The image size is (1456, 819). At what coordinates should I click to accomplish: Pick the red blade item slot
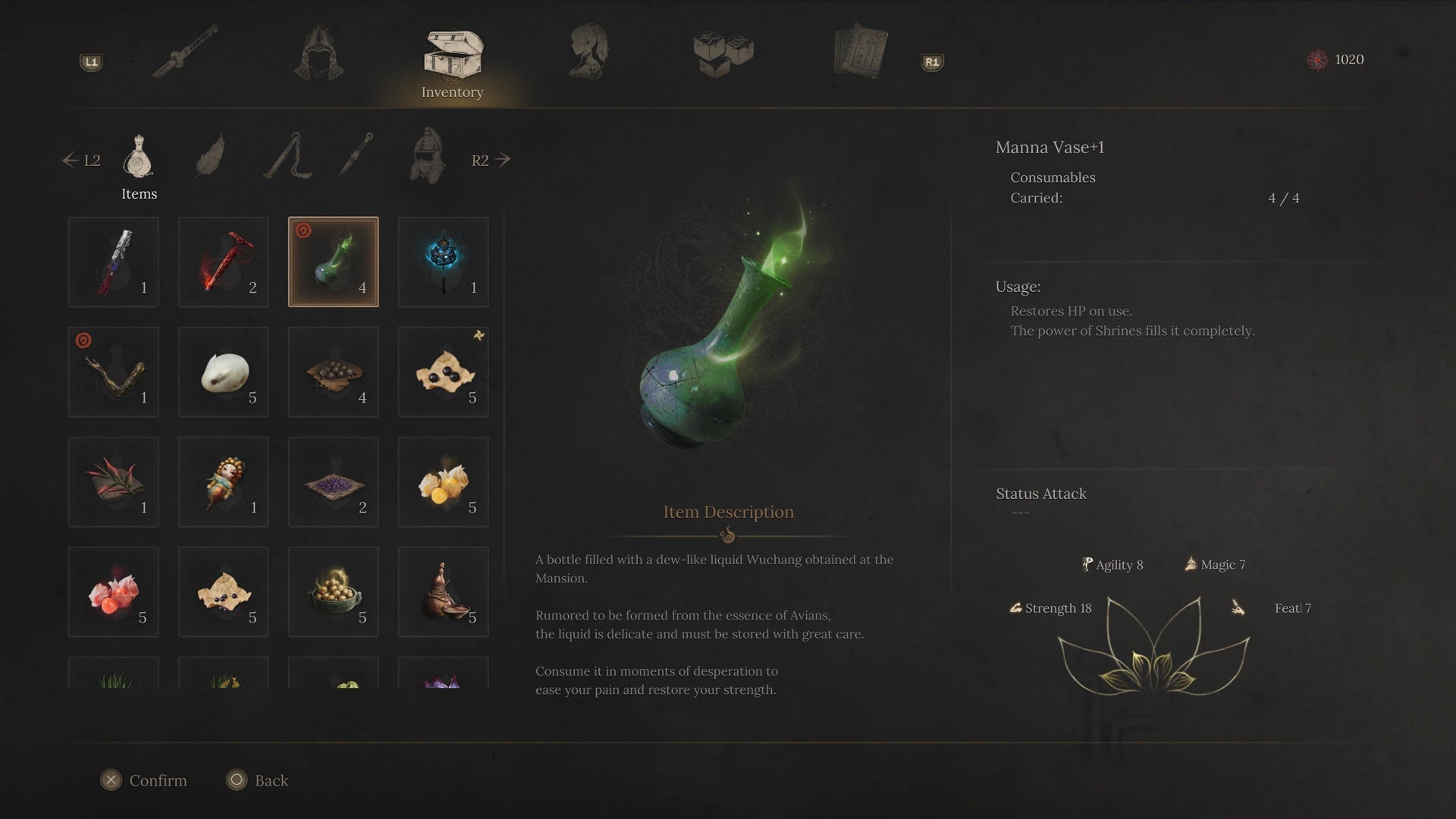pos(223,262)
